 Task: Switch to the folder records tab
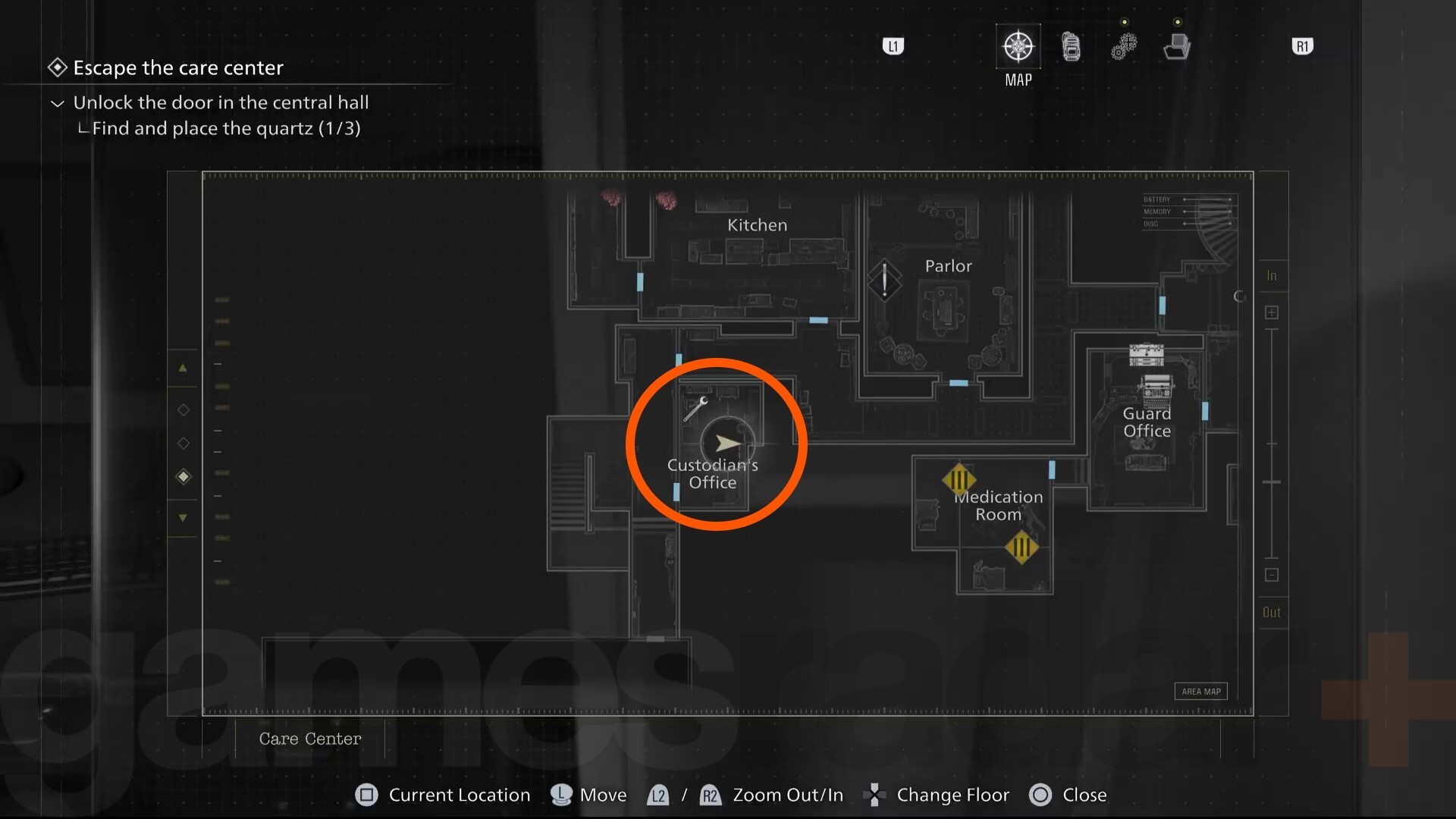point(1177,45)
